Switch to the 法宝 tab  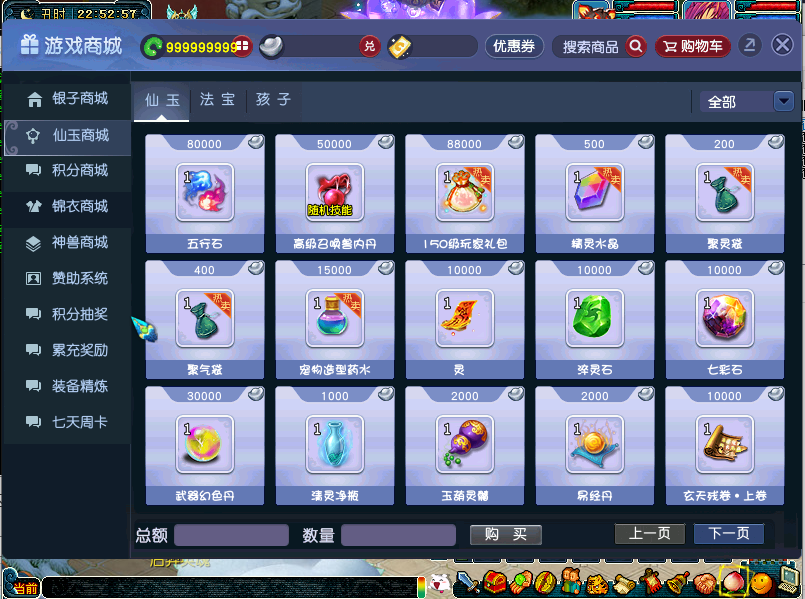coord(217,101)
